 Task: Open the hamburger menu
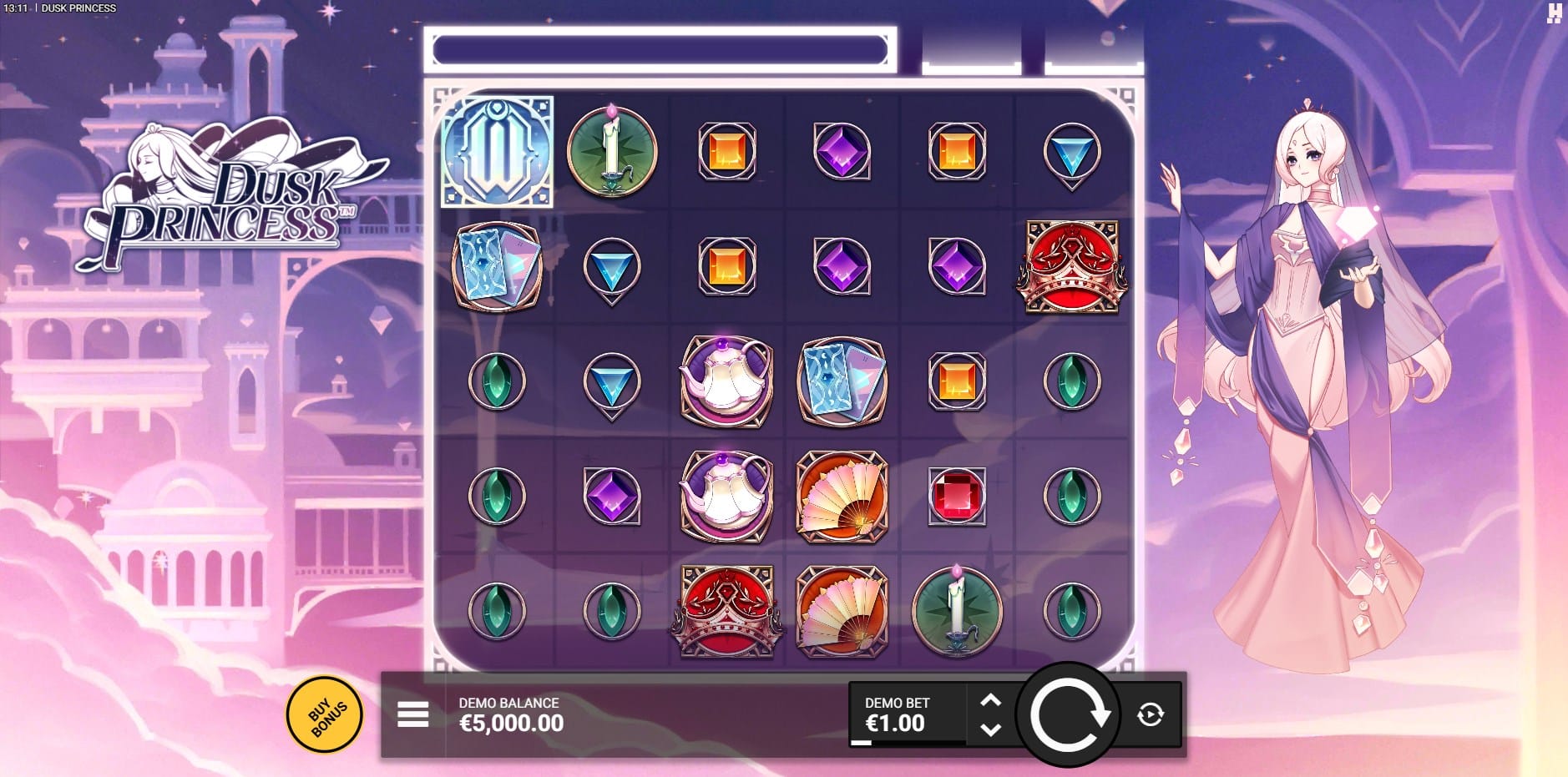412,714
